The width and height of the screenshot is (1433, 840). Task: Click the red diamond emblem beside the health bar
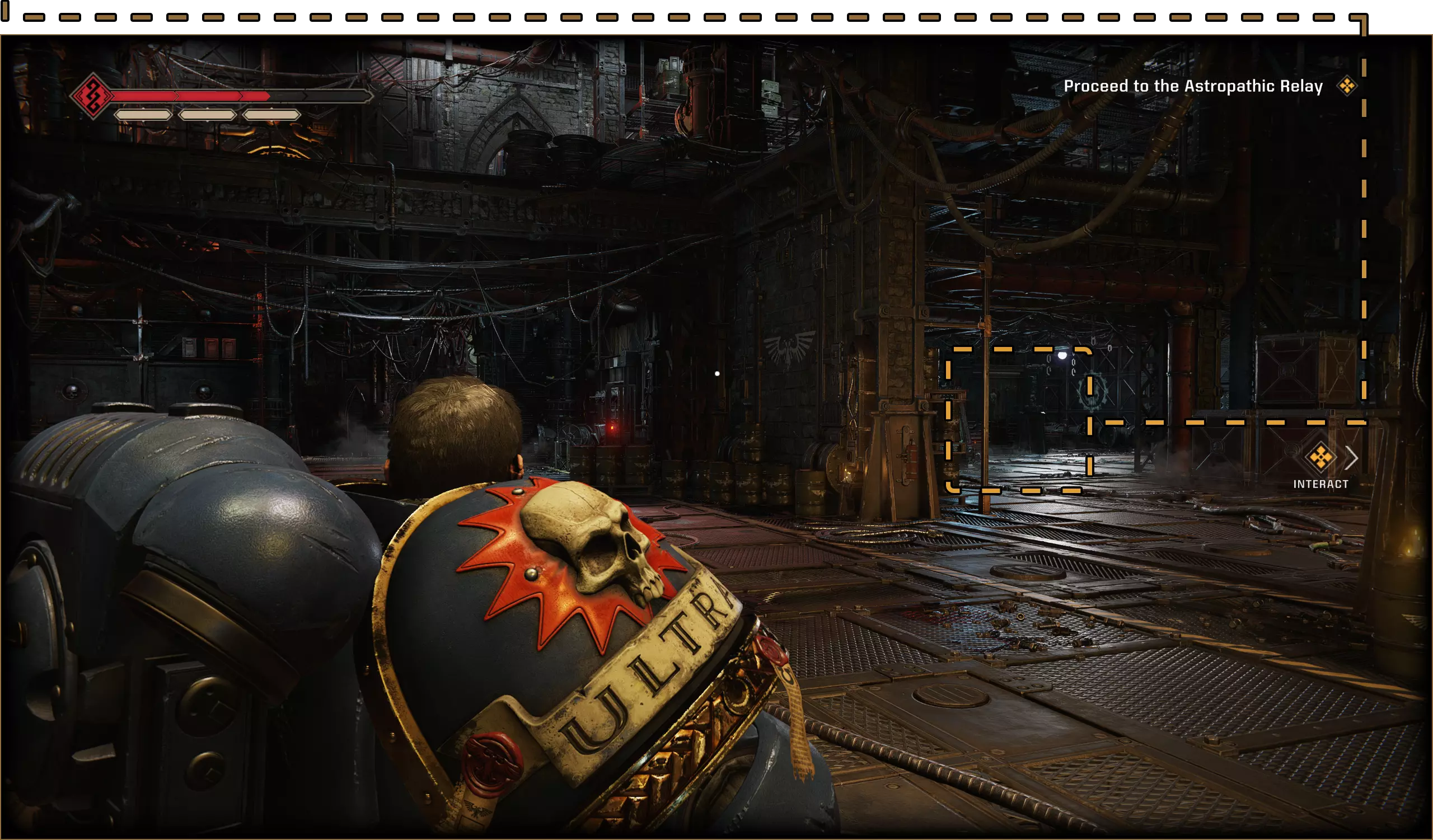(x=93, y=96)
